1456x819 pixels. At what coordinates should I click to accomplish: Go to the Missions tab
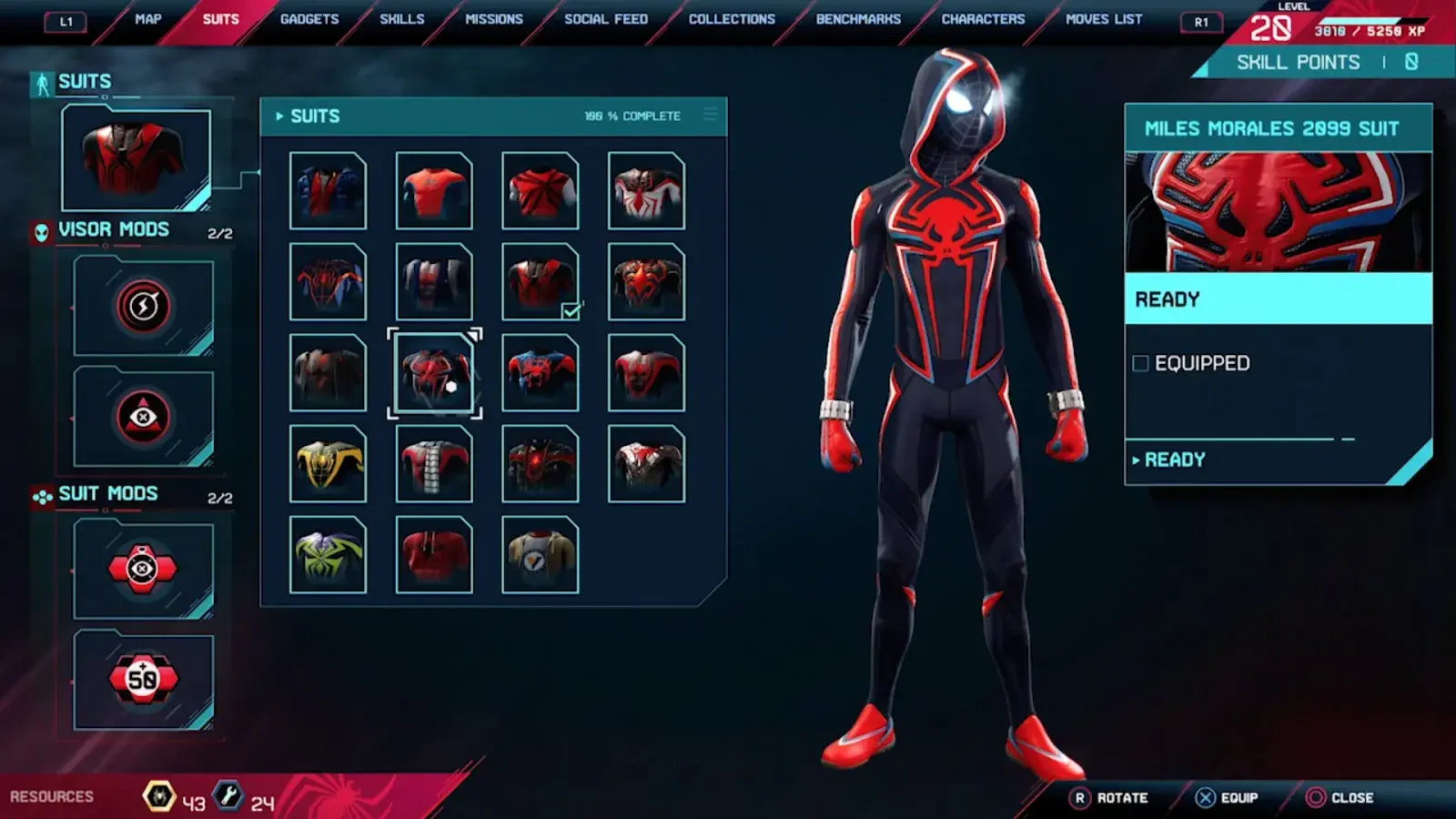pos(494,19)
